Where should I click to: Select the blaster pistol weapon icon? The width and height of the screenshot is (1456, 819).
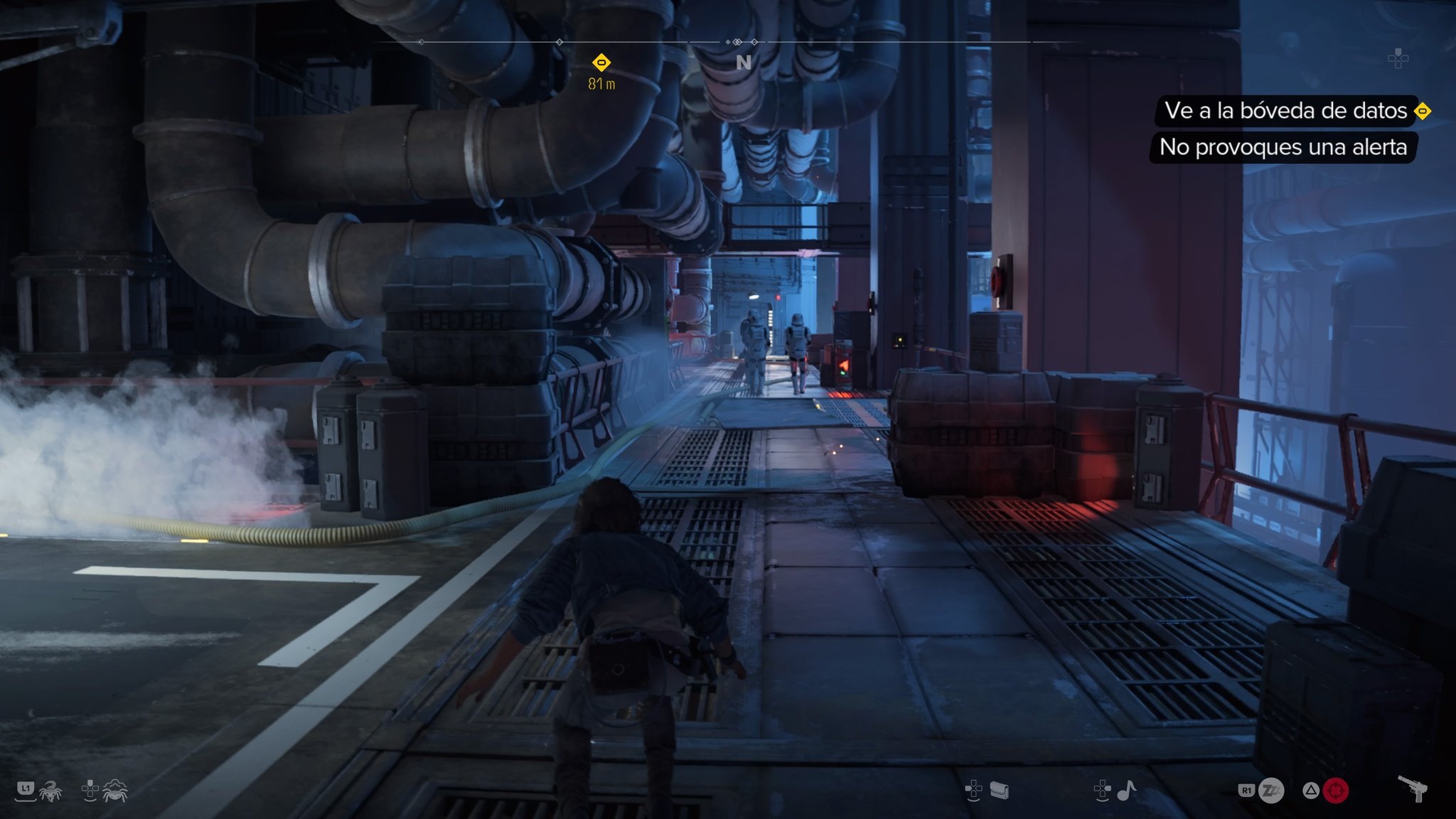pos(1413,788)
